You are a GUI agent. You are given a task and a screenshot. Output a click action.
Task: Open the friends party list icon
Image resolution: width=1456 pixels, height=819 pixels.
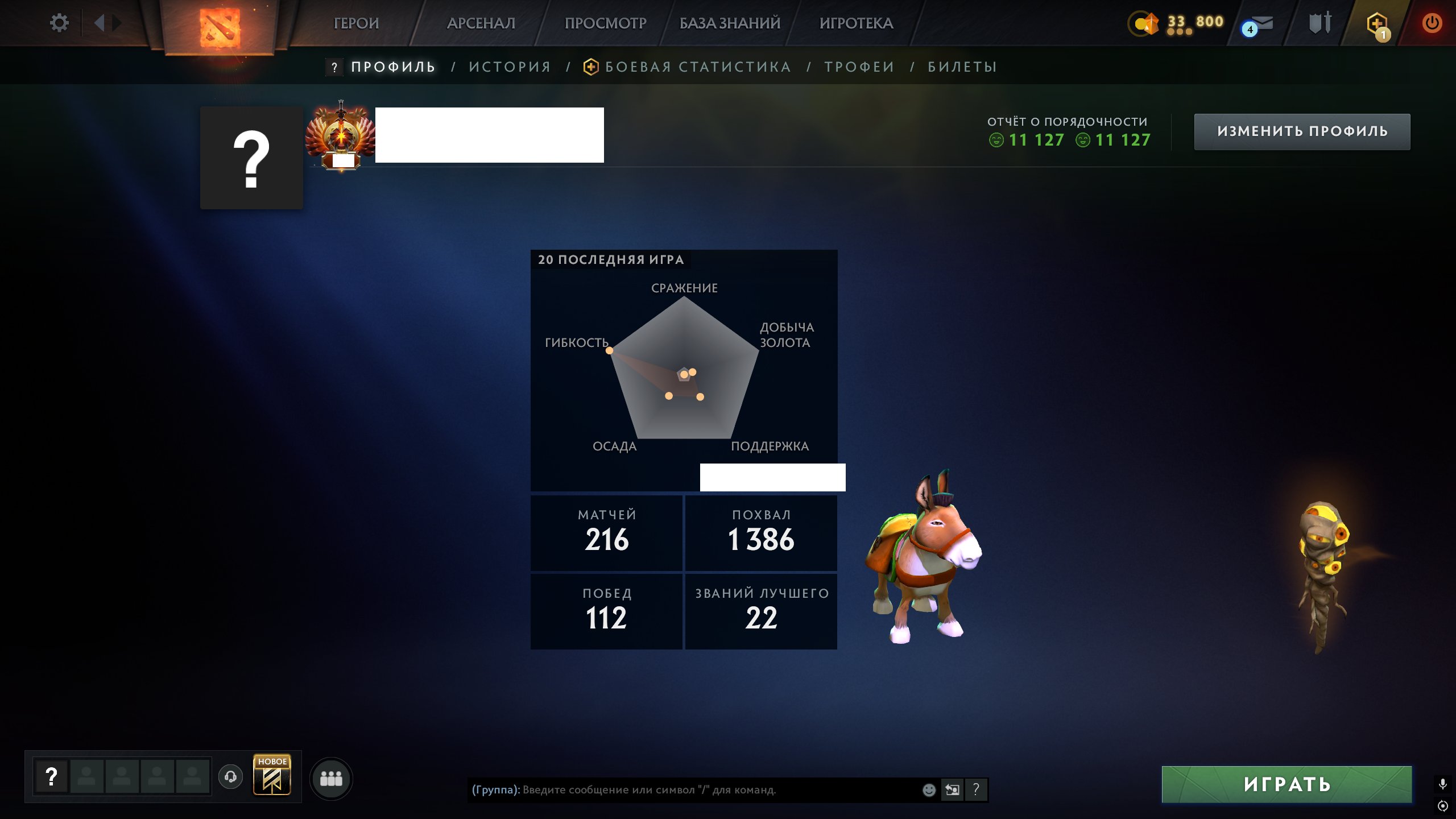coord(332,780)
